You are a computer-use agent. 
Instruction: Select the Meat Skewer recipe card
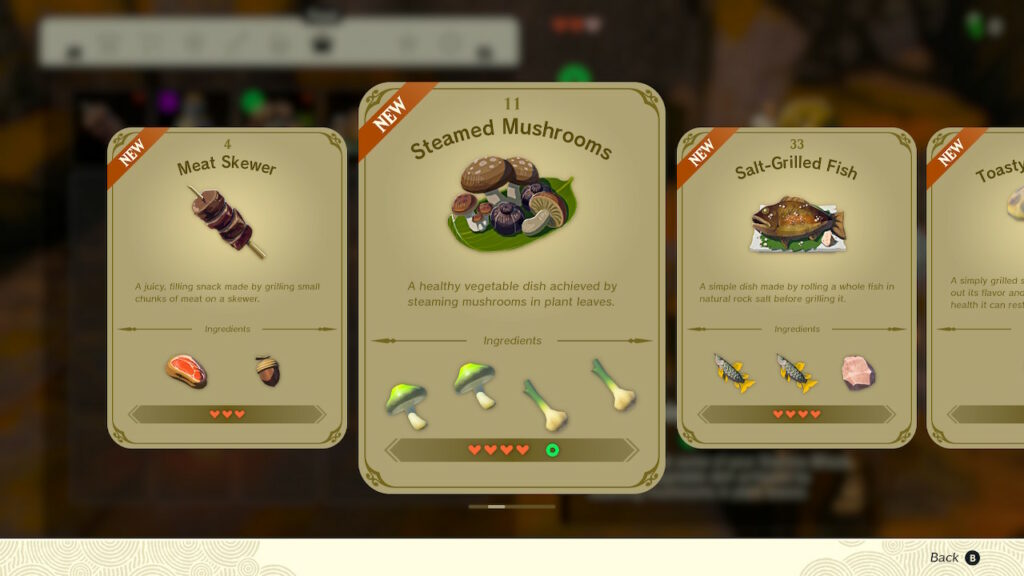pyautogui.click(x=227, y=287)
